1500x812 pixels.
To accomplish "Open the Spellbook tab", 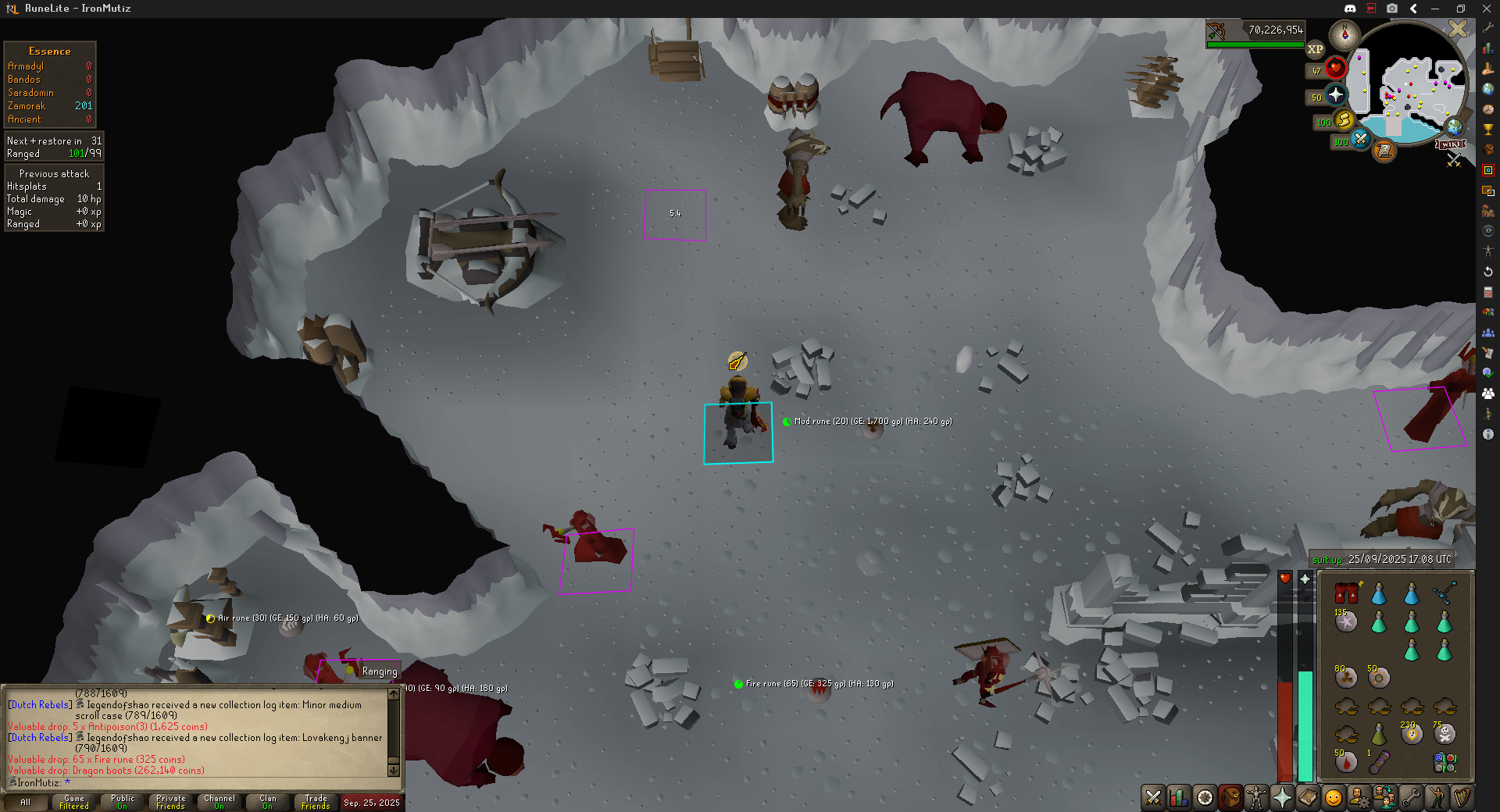I will point(1308,797).
